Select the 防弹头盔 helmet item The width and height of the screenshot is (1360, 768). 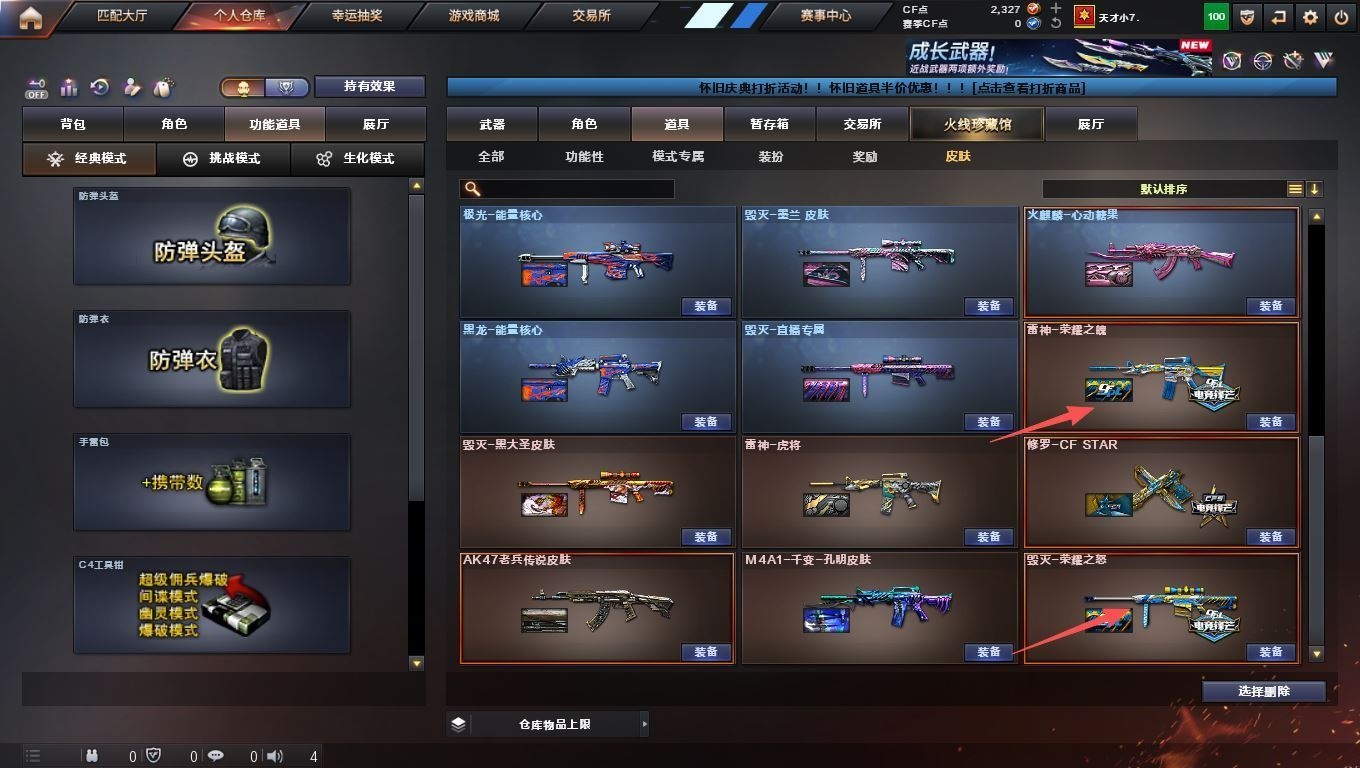tap(212, 235)
